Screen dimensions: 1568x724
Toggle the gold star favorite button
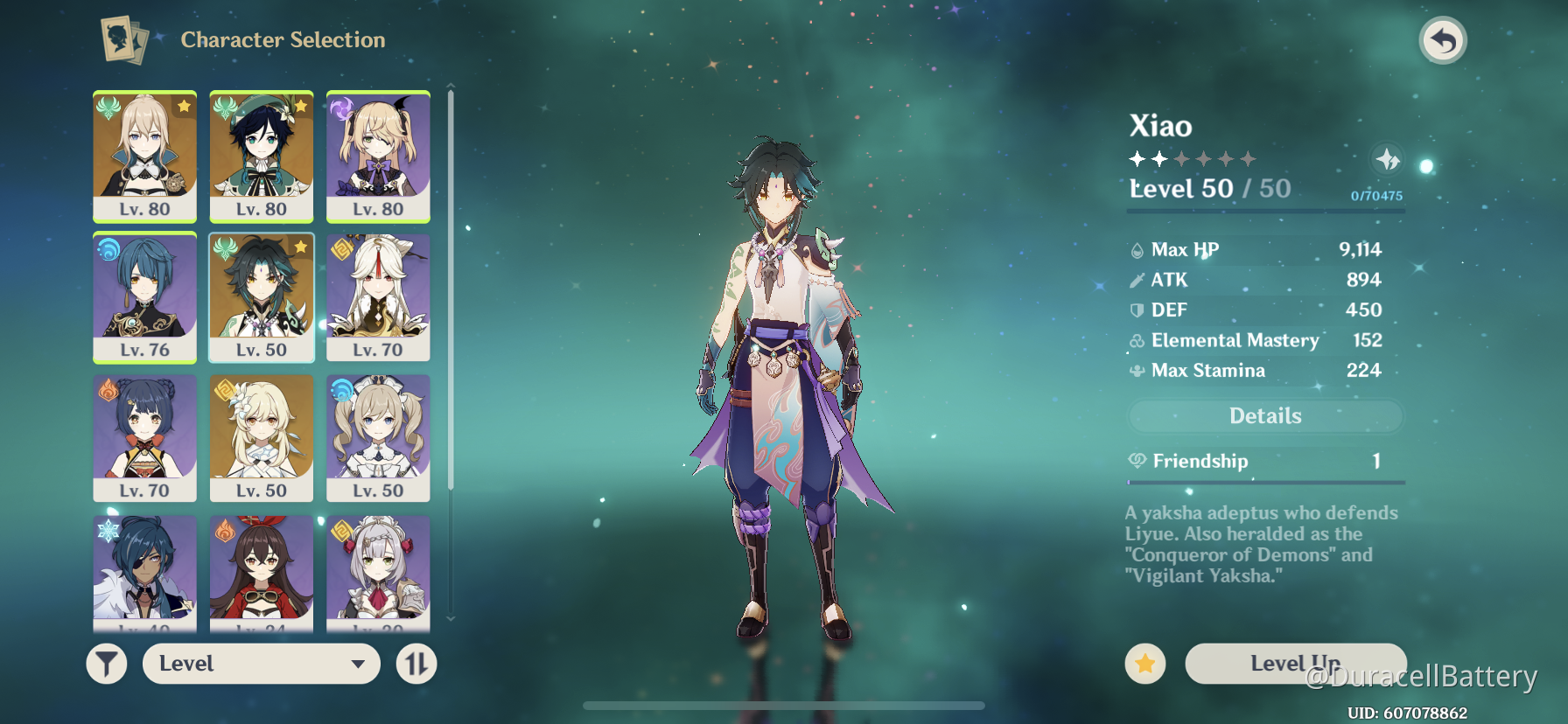point(1144,665)
